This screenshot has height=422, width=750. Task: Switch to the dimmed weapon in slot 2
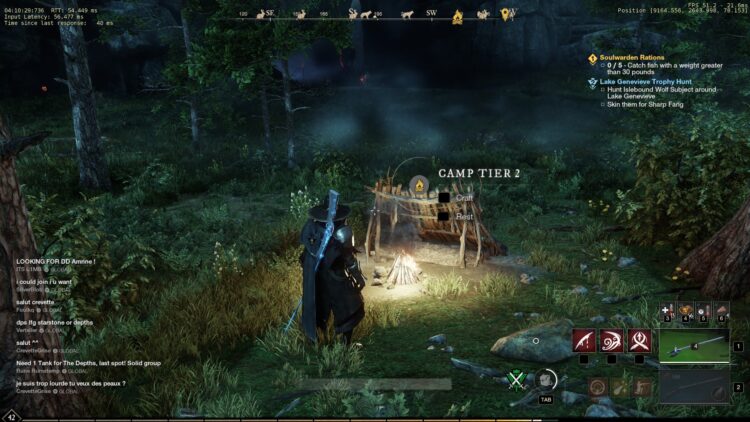(x=694, y=387)
